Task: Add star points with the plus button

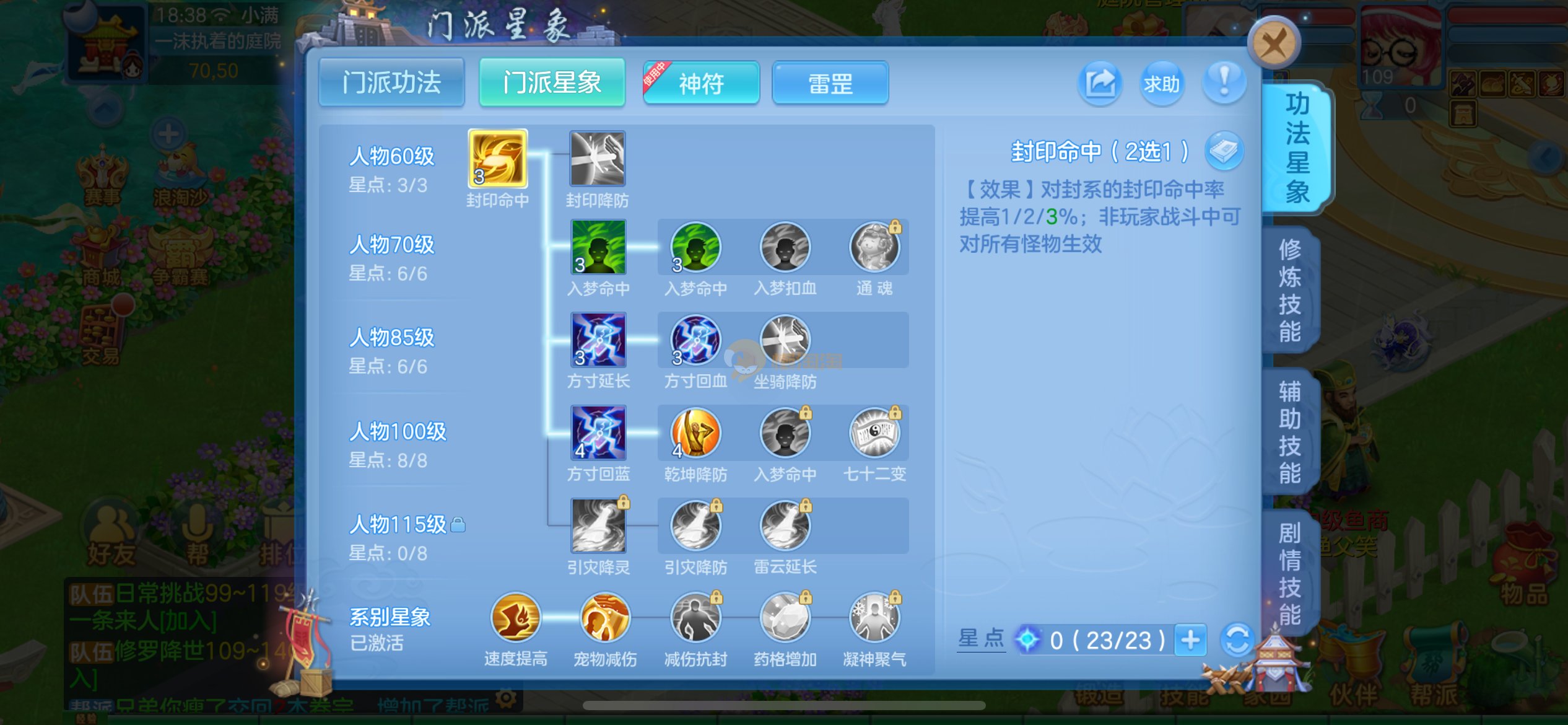Action: 1190,639
